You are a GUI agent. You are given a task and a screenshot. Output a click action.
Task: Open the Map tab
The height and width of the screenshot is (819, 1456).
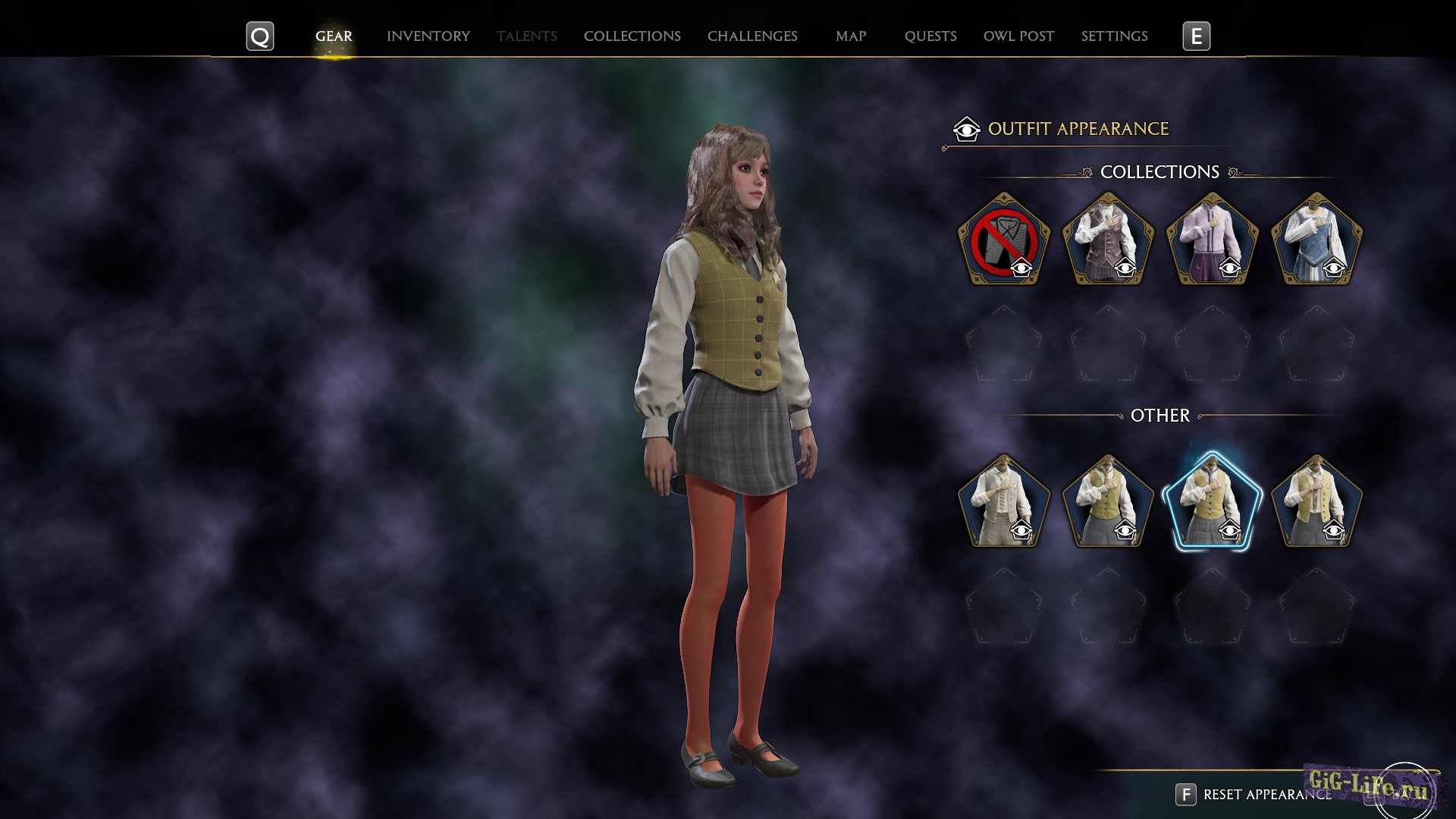point(850,36)
